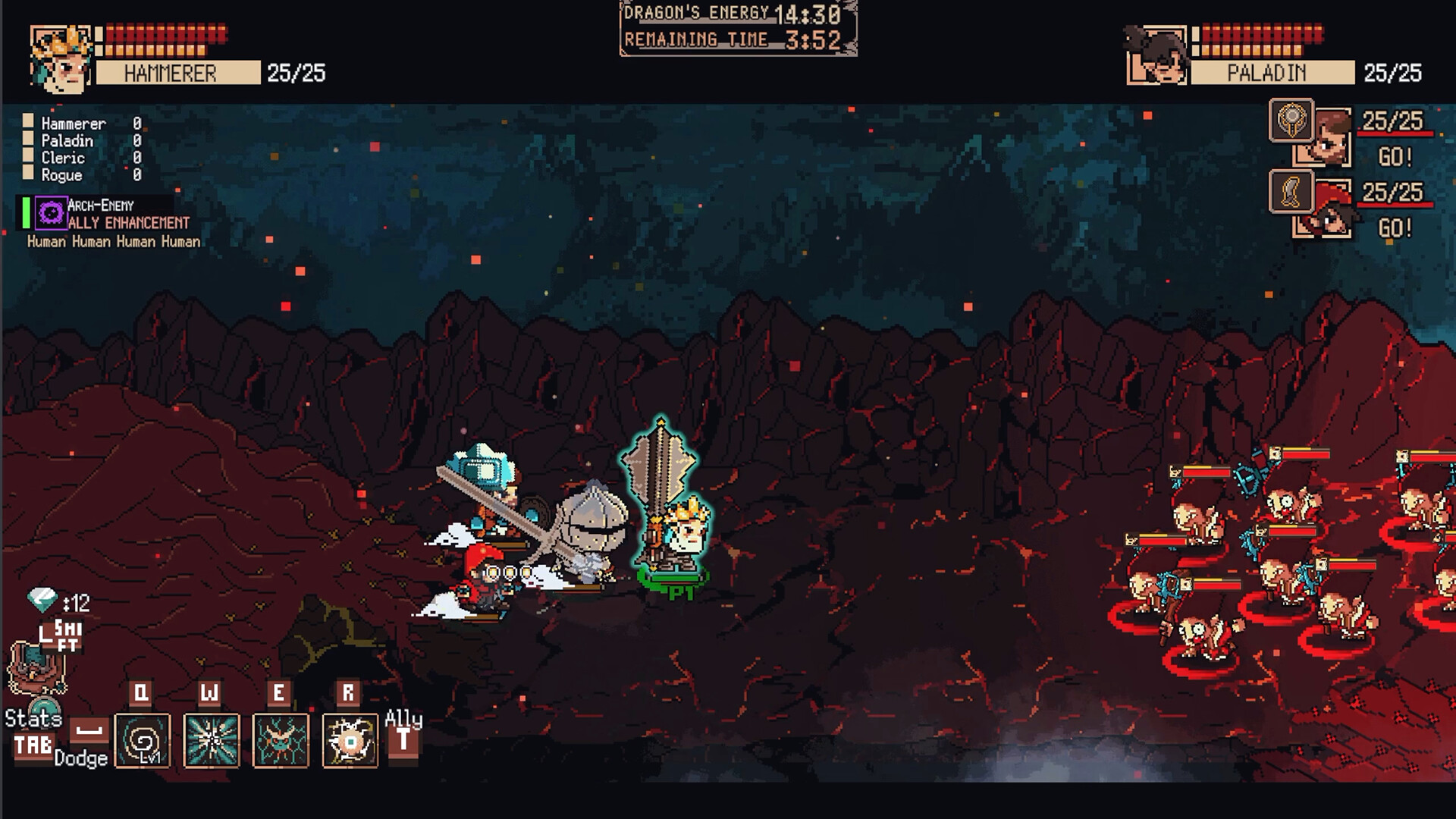This screenshot has height=819, width=1456.
Task: Click the Hammerer health bar at top left
Action: (x=167, y=34)
